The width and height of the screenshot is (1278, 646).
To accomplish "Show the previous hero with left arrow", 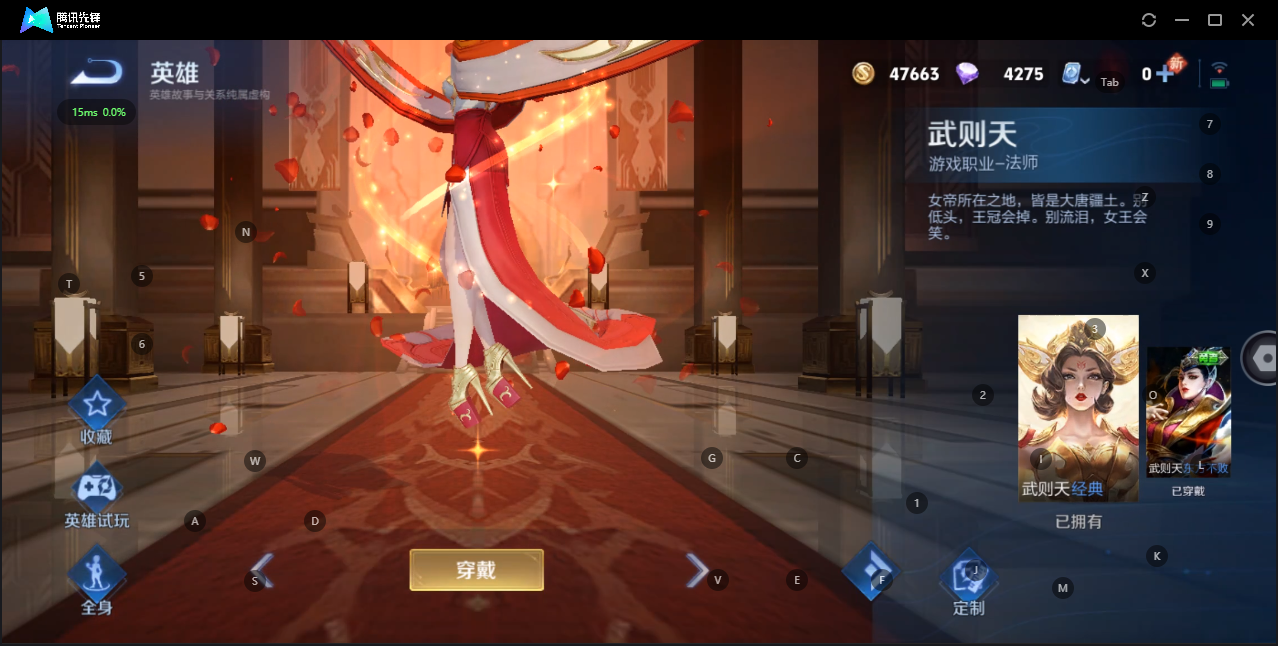I will pos(262,571).
